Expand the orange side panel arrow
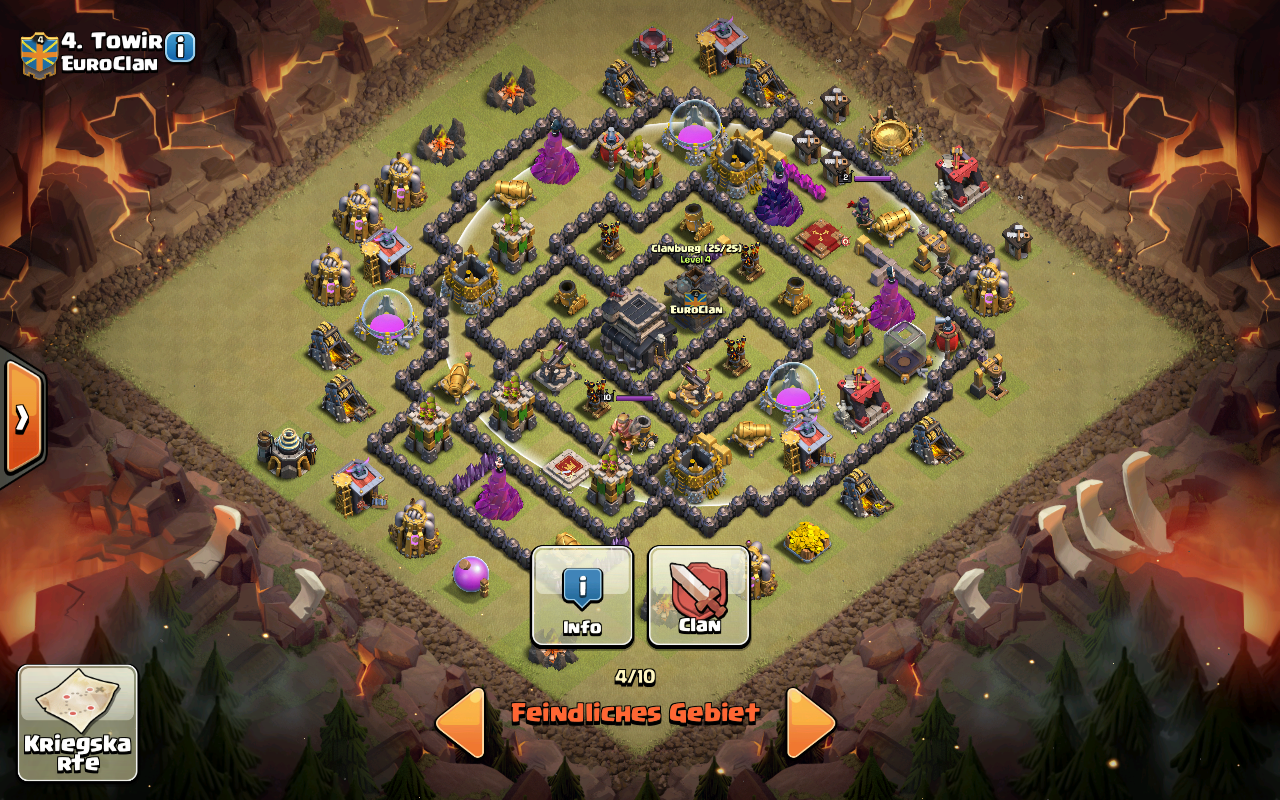 coord(22,417)
